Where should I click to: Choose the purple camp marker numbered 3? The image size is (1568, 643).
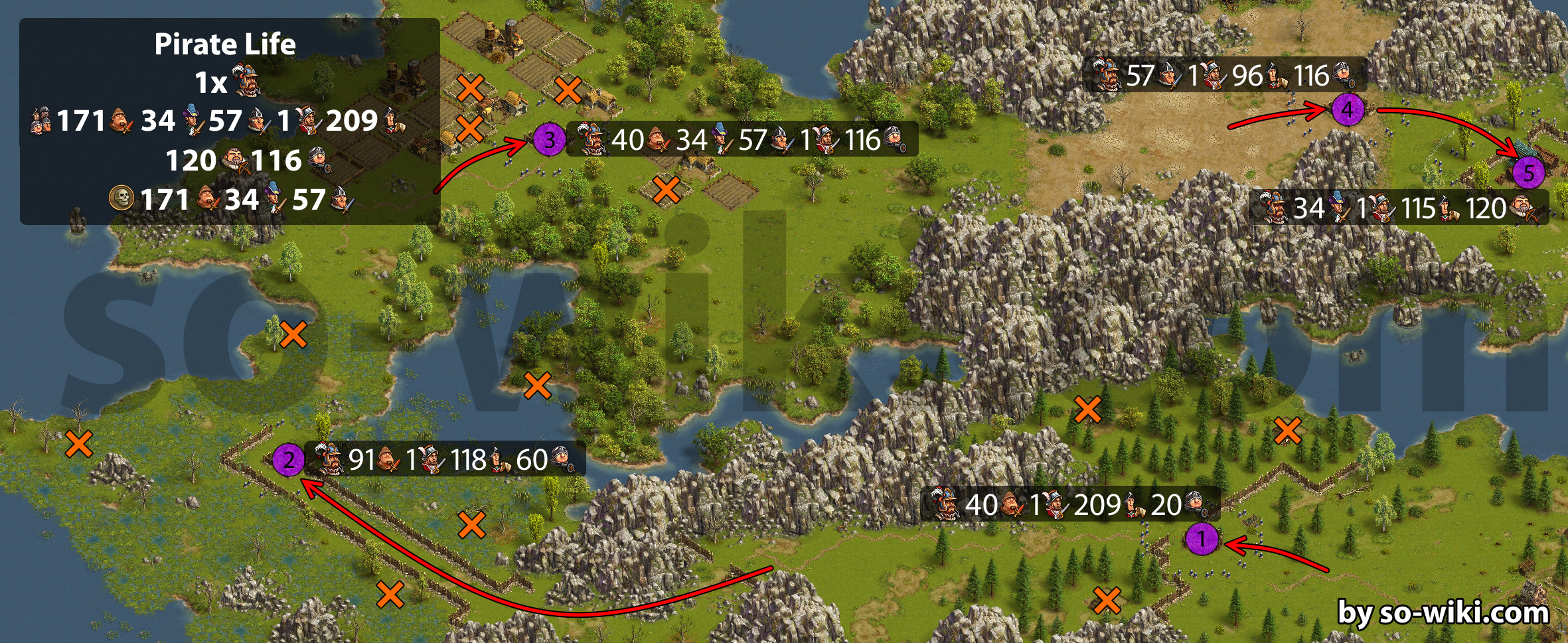click(550, 140)
